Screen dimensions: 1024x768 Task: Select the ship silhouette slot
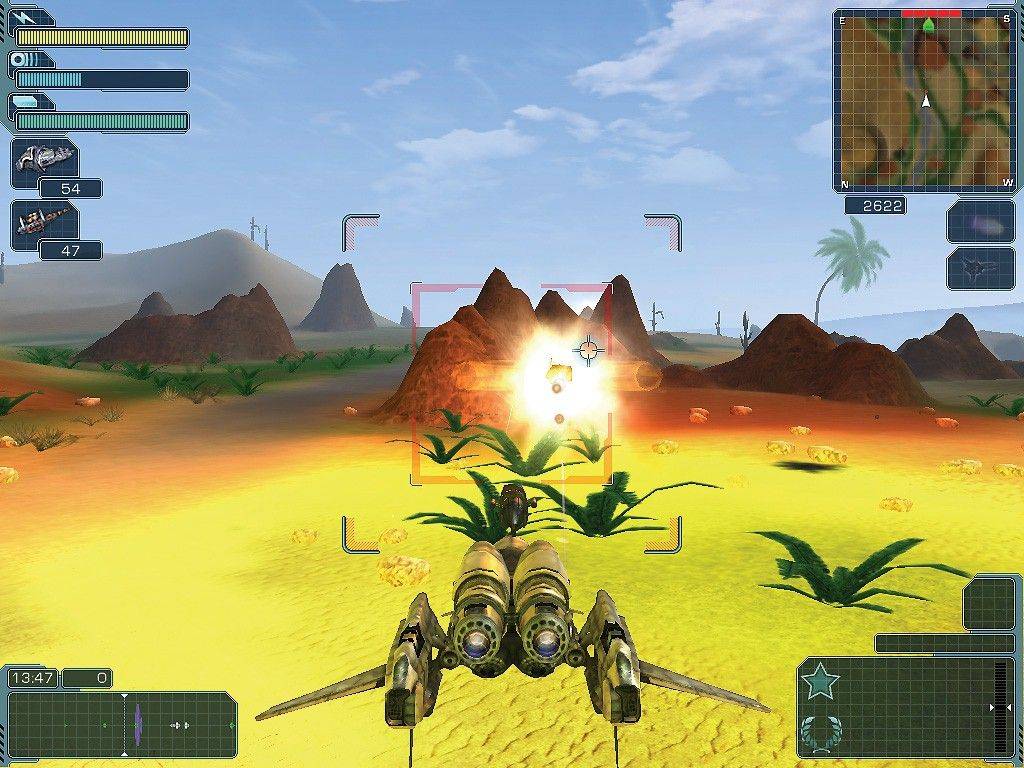pyautogui.click(x=981, y=268)
